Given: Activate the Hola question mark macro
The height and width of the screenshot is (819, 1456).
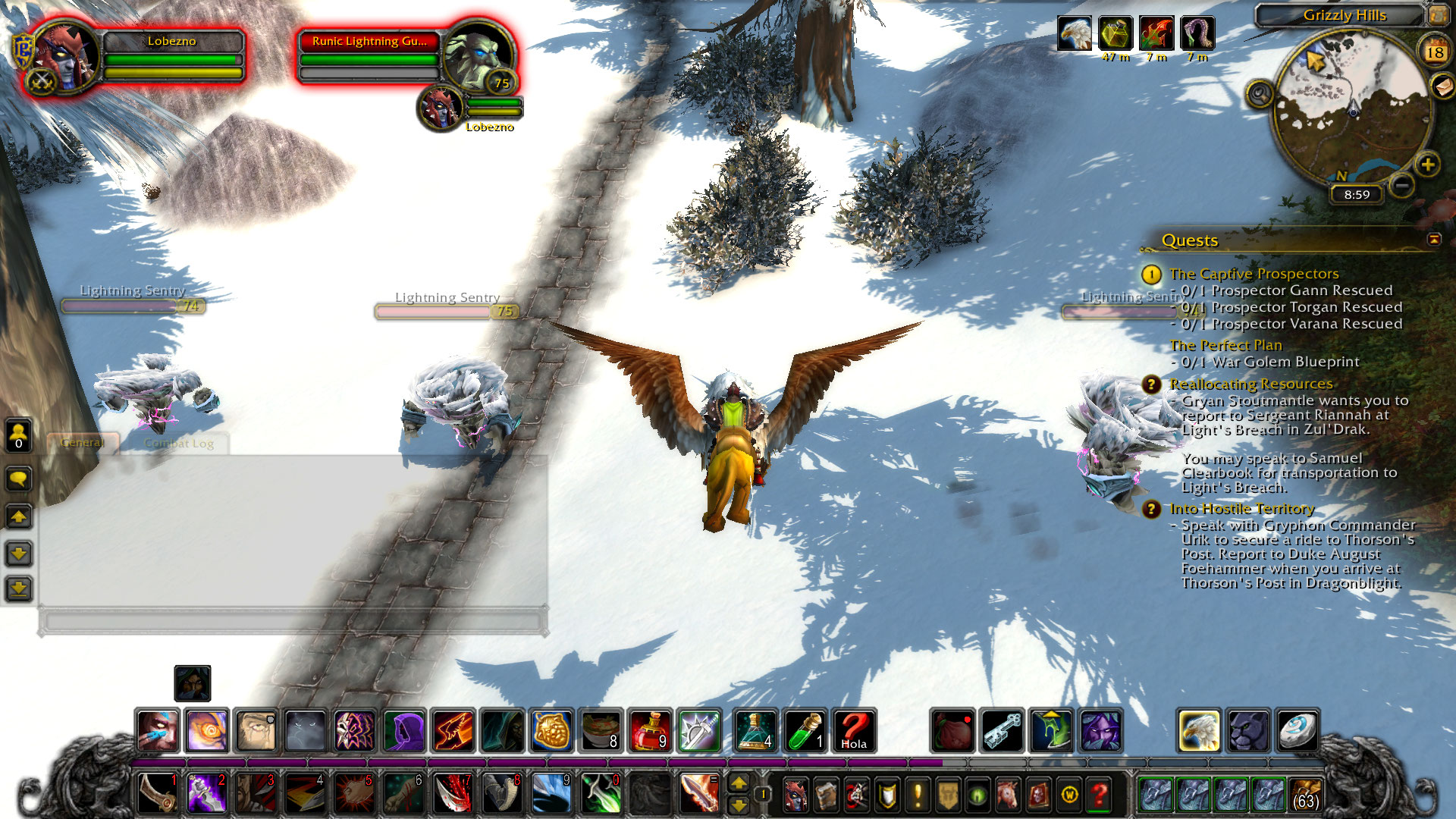Looking at the screenshot, I should 854,730.
